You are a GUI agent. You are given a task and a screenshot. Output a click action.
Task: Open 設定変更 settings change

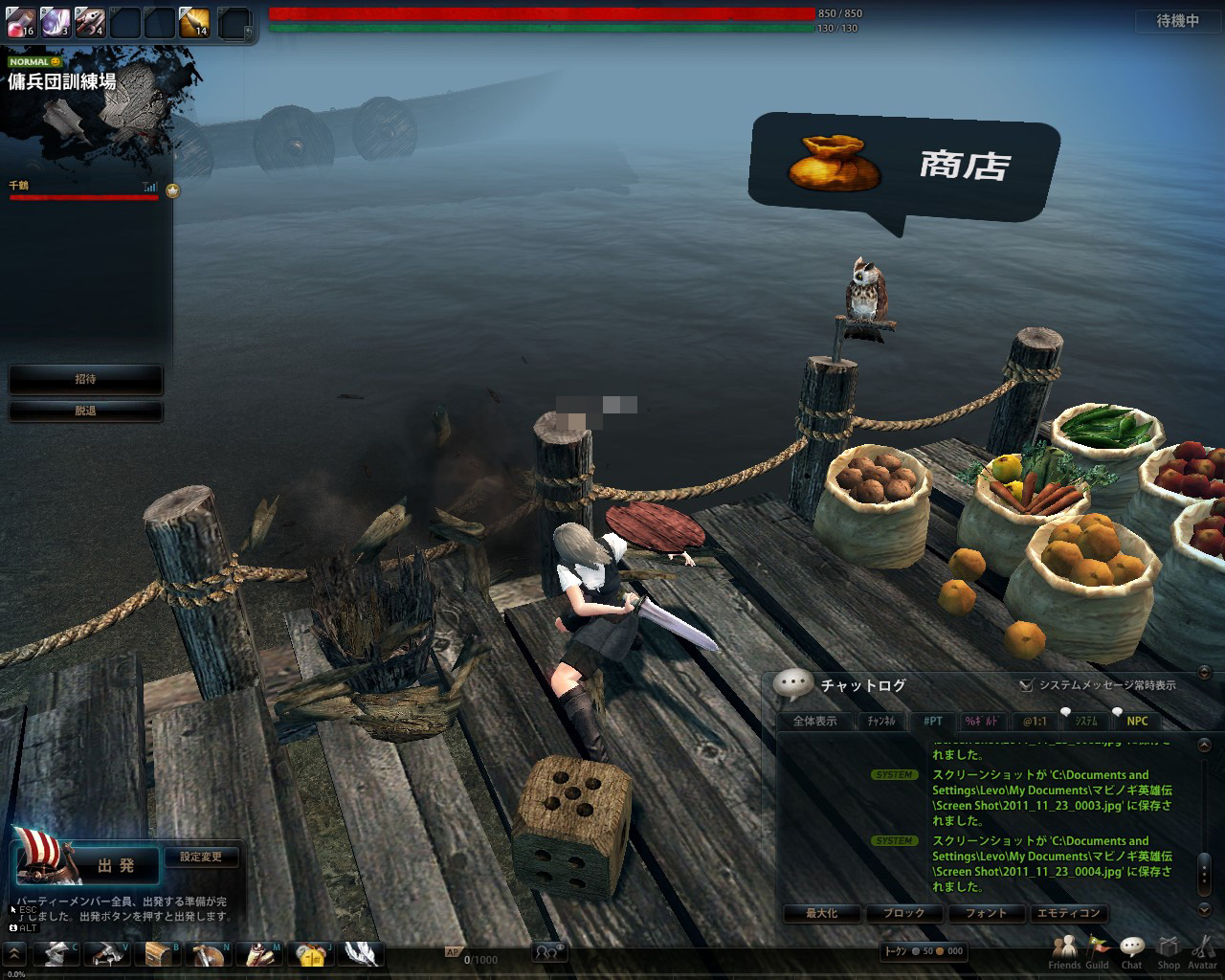click(x=200, y=857)
